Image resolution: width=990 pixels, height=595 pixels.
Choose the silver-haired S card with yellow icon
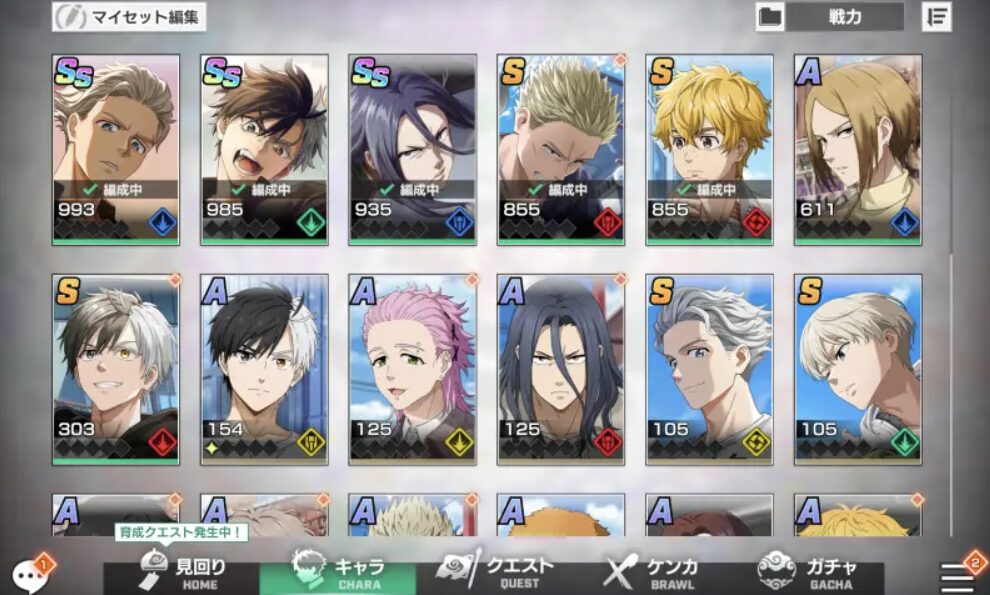pos(709,369)
